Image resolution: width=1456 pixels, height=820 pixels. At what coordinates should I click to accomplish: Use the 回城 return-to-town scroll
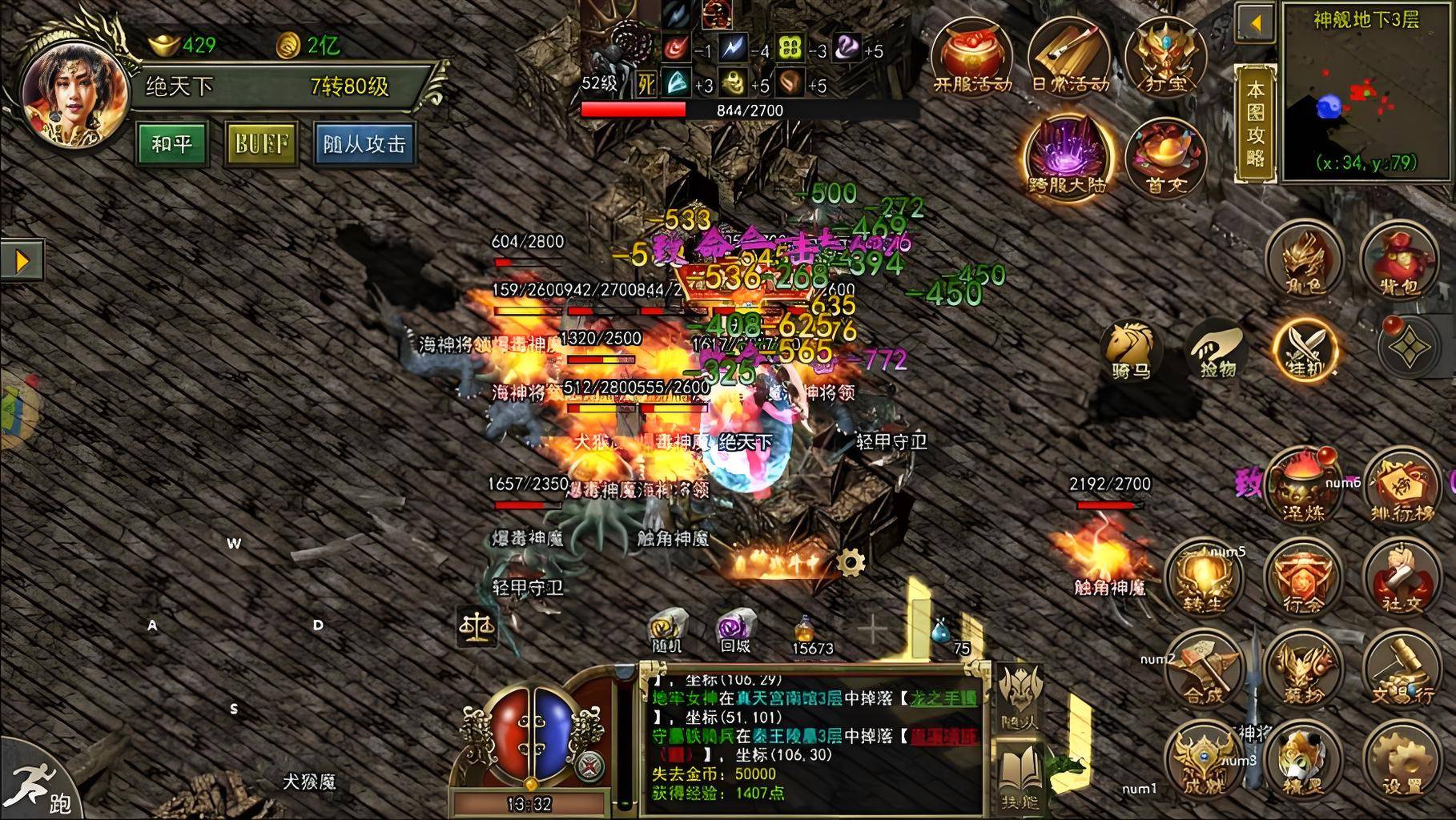tap(735, 629)
